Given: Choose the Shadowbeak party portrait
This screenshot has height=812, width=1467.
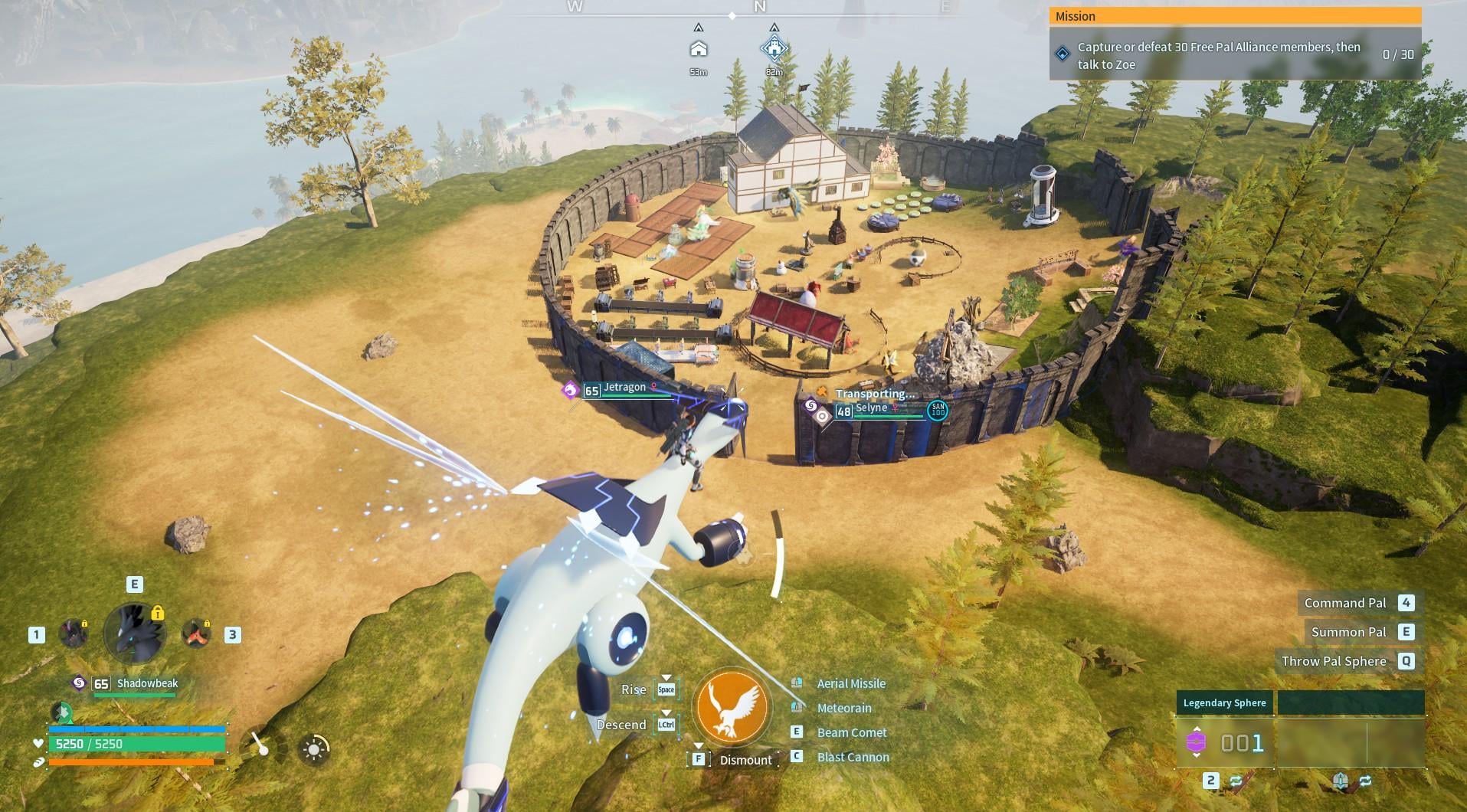Looking at the screenshot, I should (x=135, y=634).
